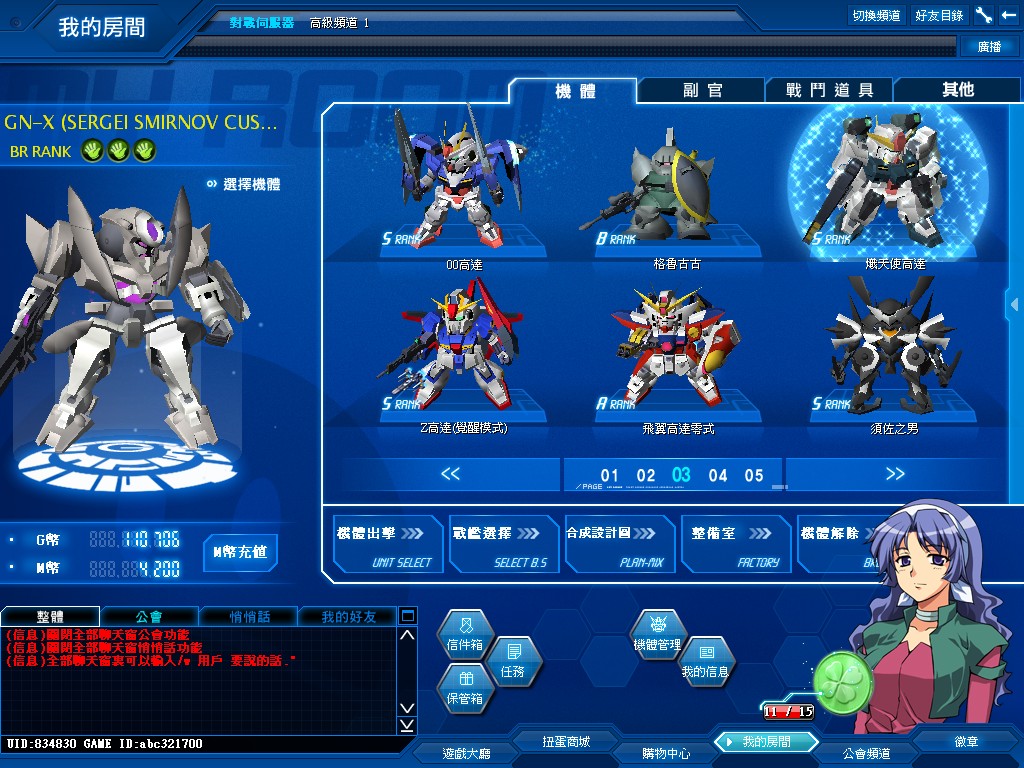
Task: Go back with the previous page arrows
Action: 450,474
